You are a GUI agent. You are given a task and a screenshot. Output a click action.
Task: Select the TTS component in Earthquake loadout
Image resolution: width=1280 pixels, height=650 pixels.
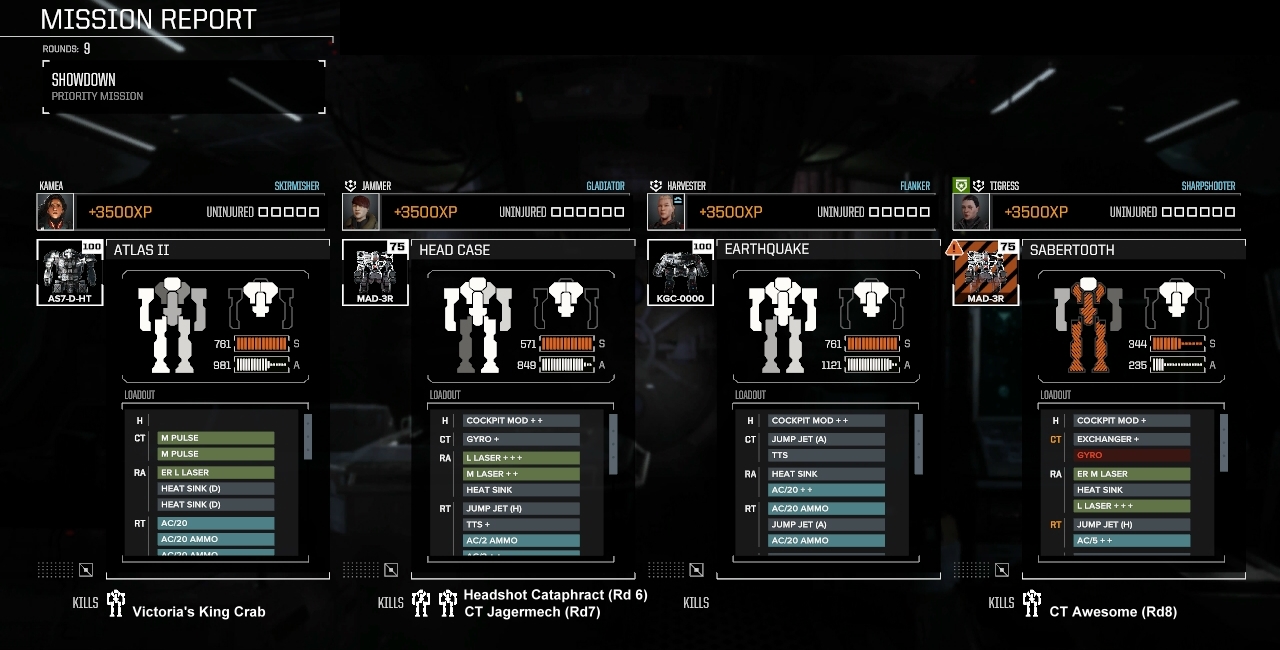pyautogui.click(x=825, y=455)
